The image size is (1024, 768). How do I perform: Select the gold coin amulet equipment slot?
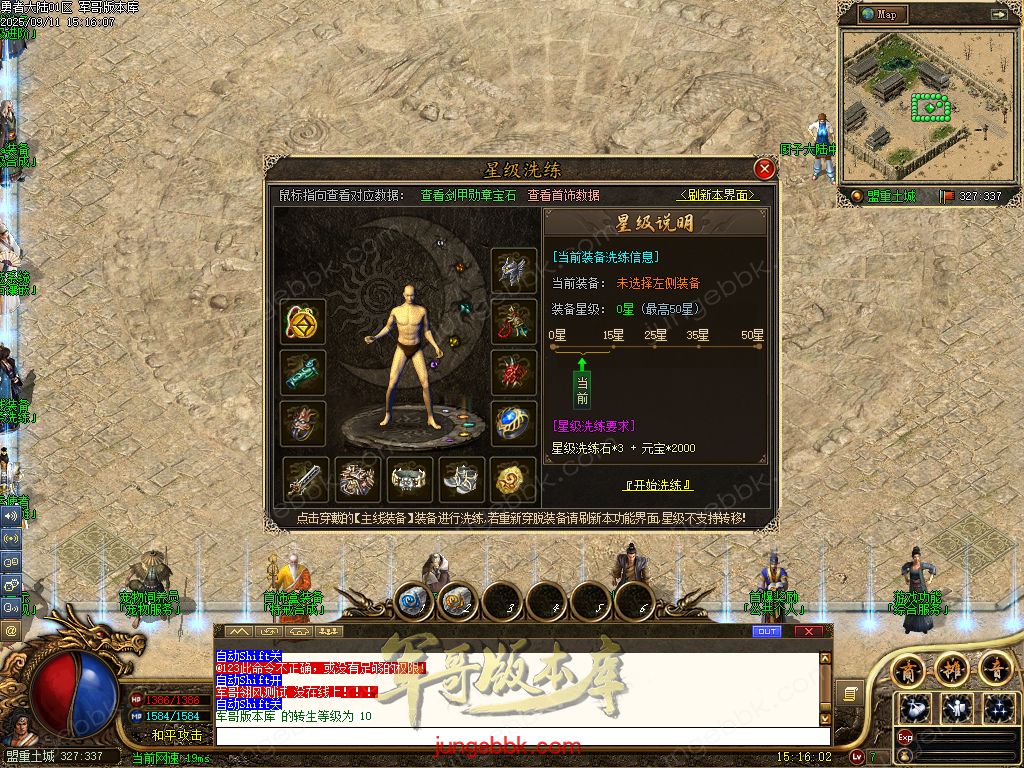[x=302, y=321]
